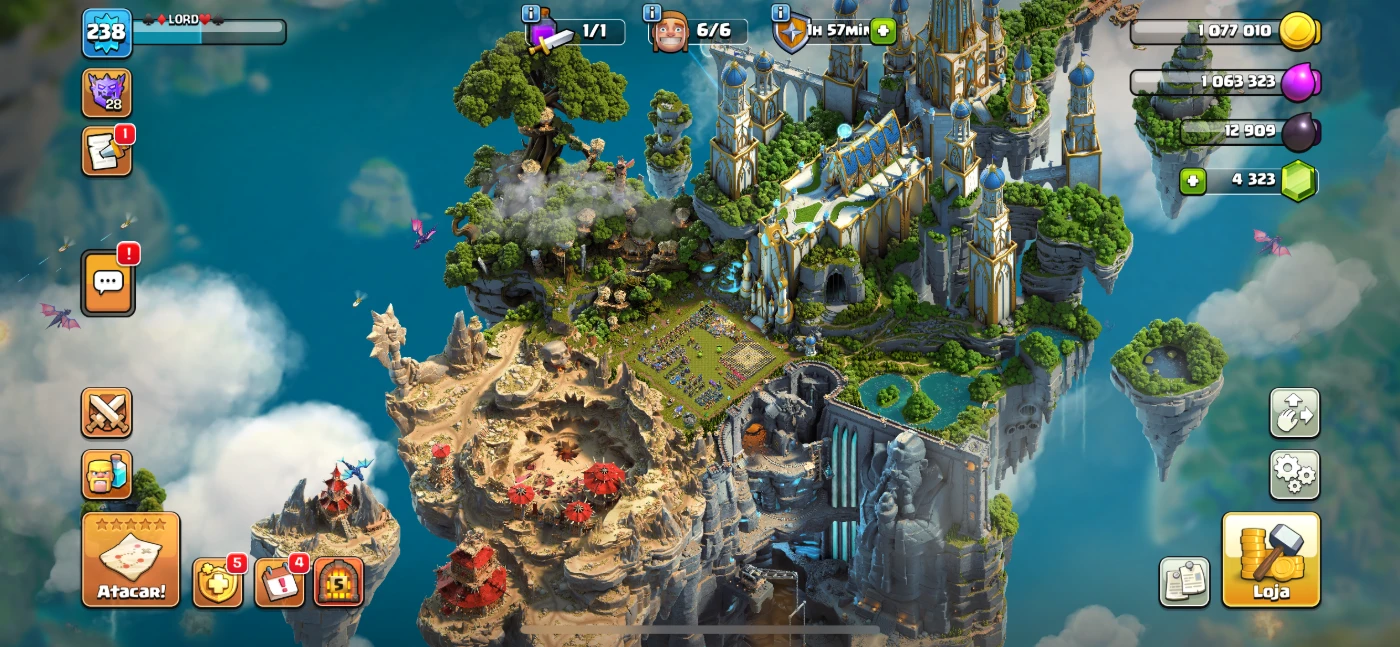Viewport: 1400px width, 647px height.
Task: Open the clipboard notes beside Loja
Action: click(x=1184, y=582)
